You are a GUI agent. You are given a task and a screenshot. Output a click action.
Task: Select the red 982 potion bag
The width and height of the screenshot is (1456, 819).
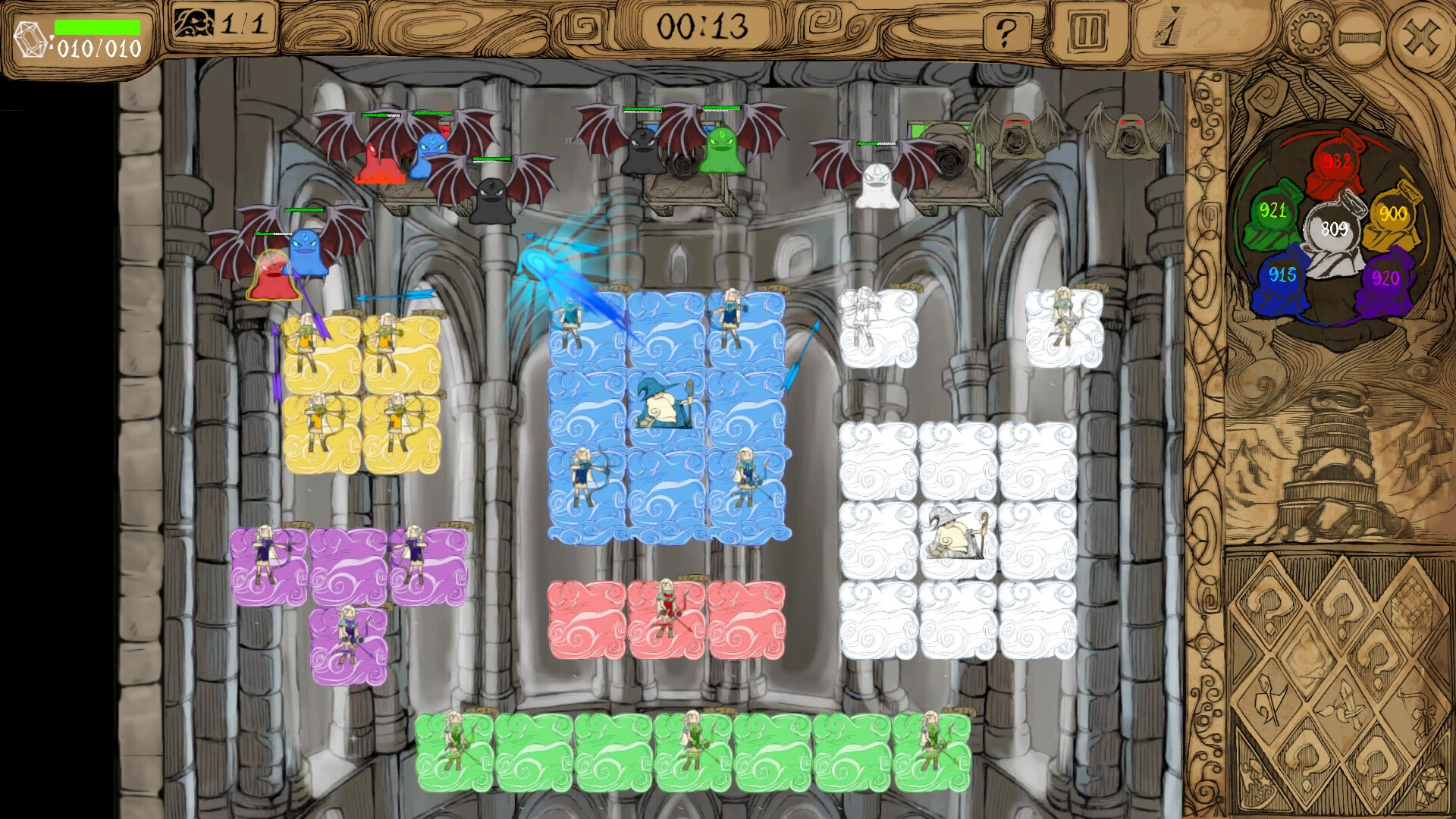[1338, 159]
